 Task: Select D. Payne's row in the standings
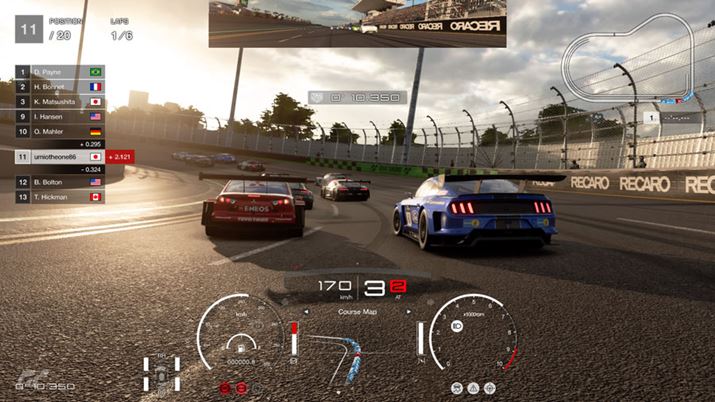[60, 73]
